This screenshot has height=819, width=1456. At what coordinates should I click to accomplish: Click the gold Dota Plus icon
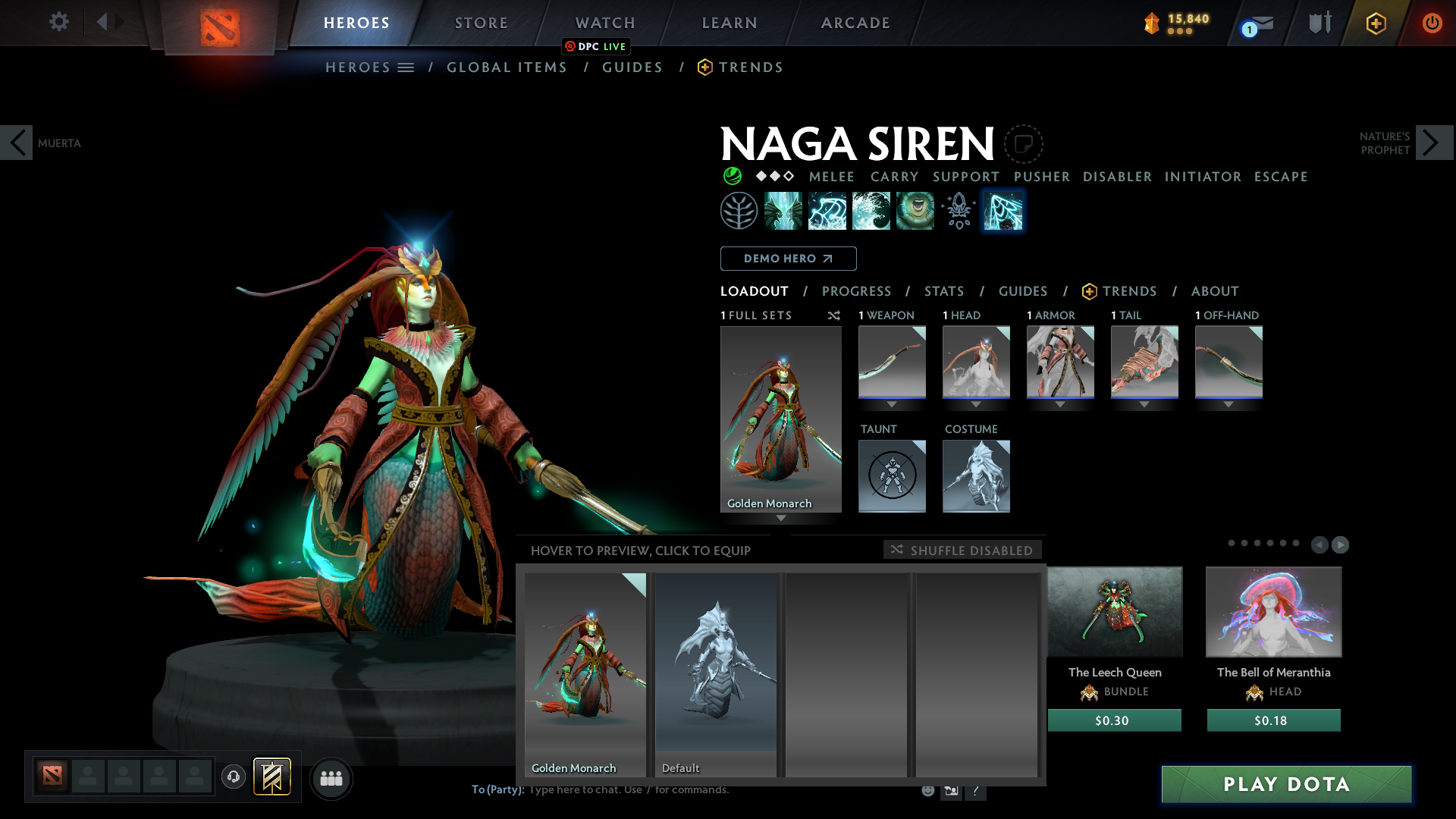[1376, 23]
